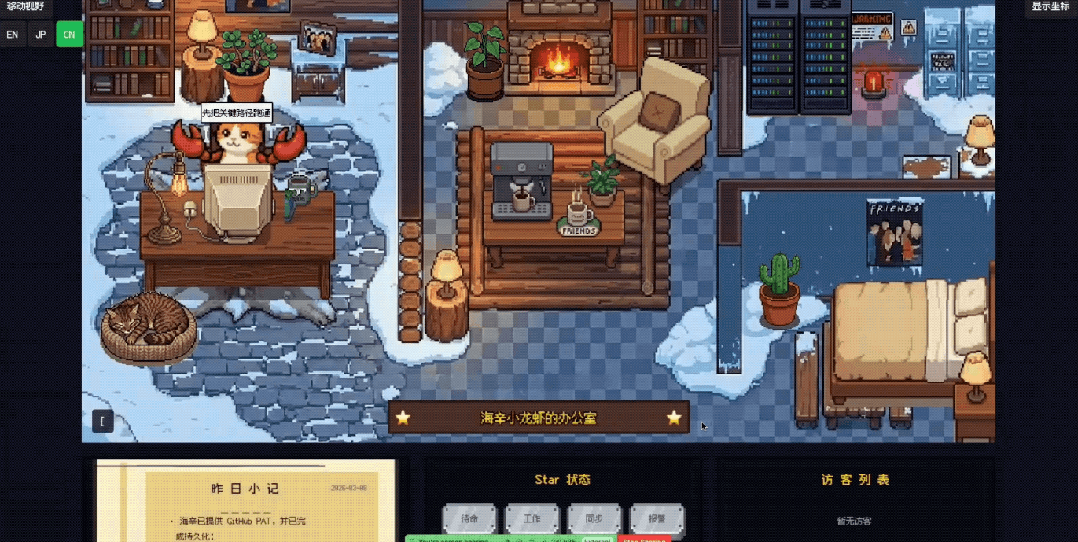This screenshot has height=542, width=1078.
Task: Click the small bracket button in scene corner
Action: [102, 421]
